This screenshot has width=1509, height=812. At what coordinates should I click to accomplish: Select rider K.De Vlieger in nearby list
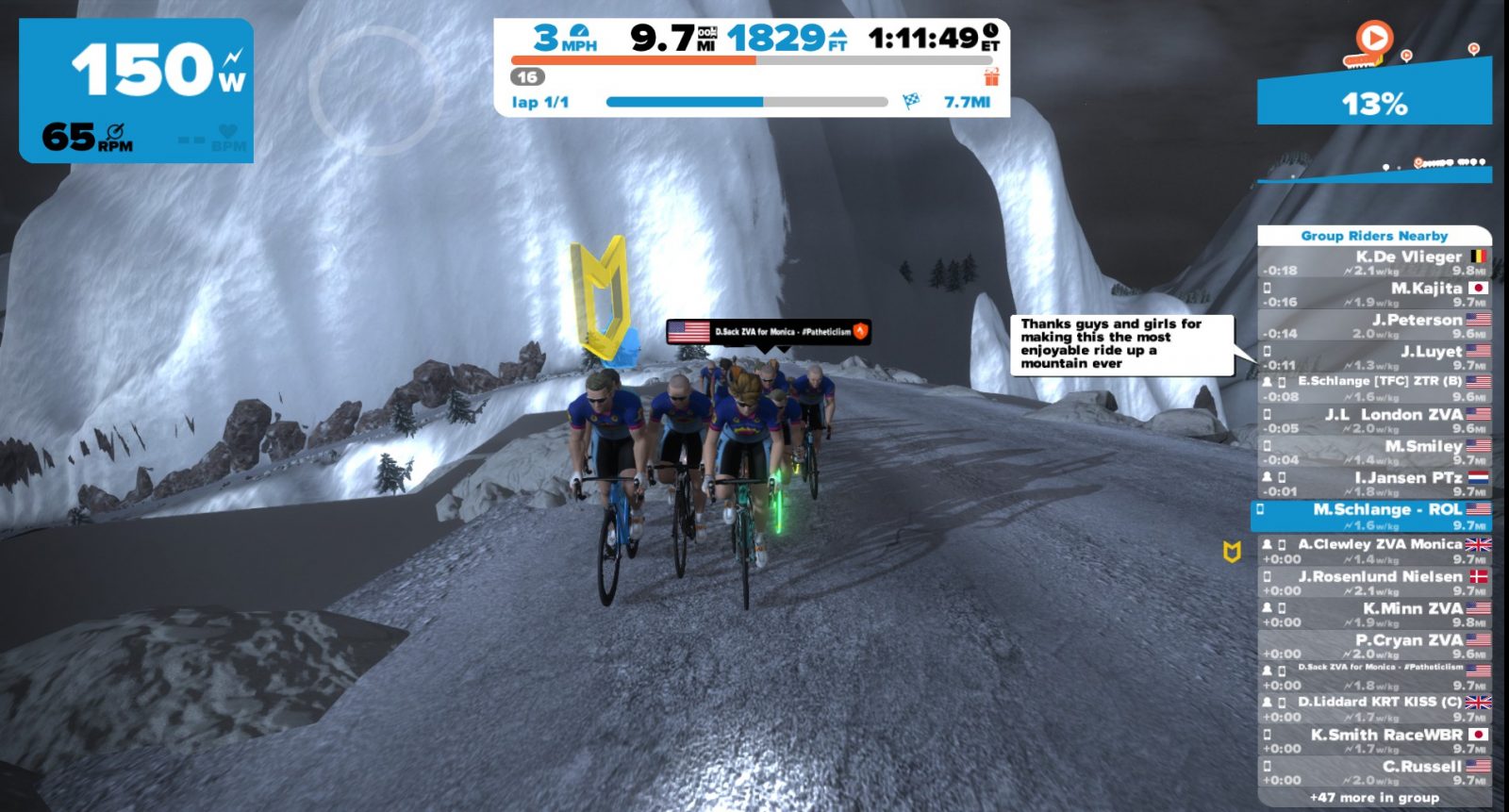(x=1375, y=263)
